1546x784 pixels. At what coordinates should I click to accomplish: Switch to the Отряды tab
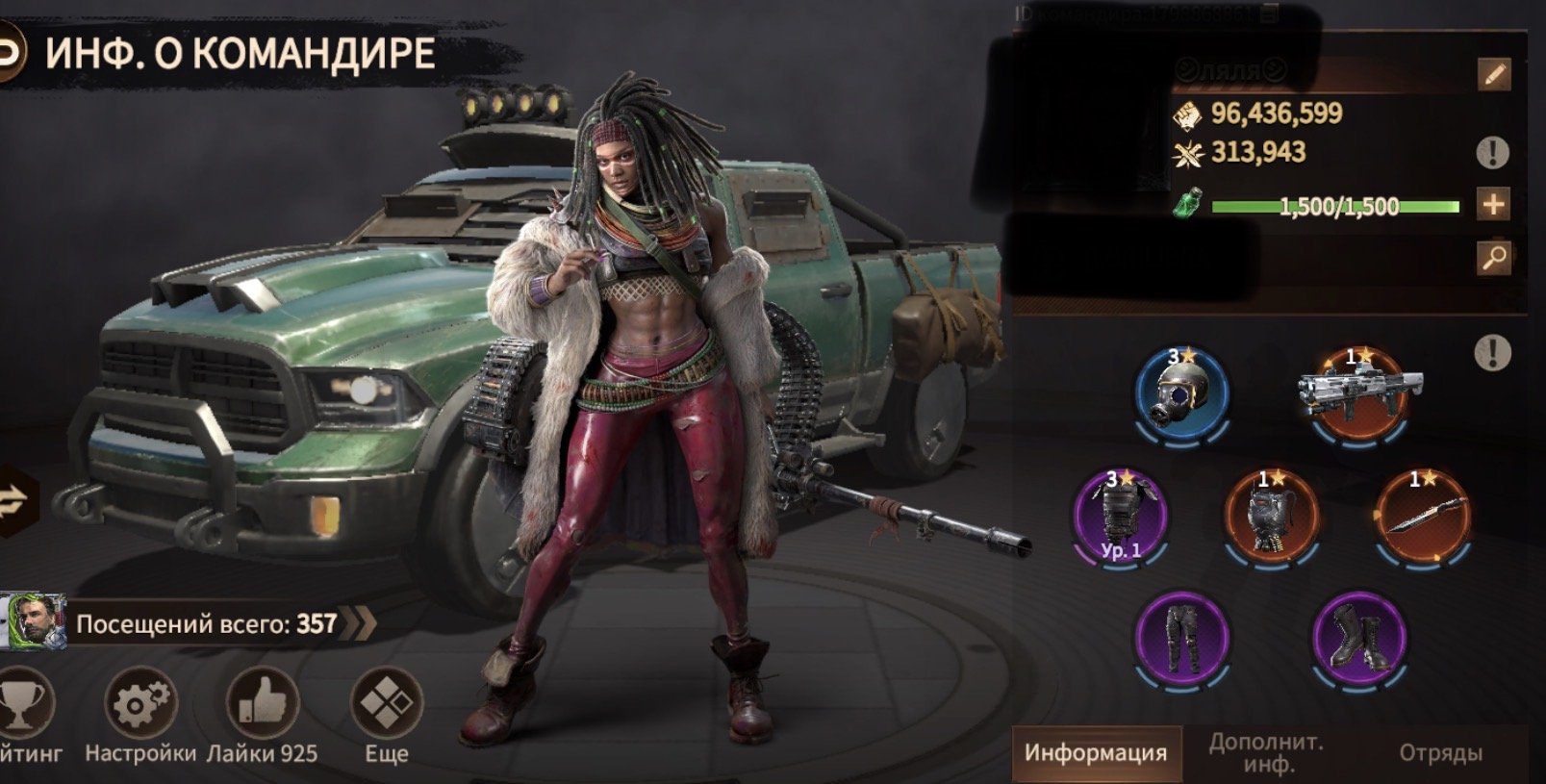click(x=1440, y=752)
